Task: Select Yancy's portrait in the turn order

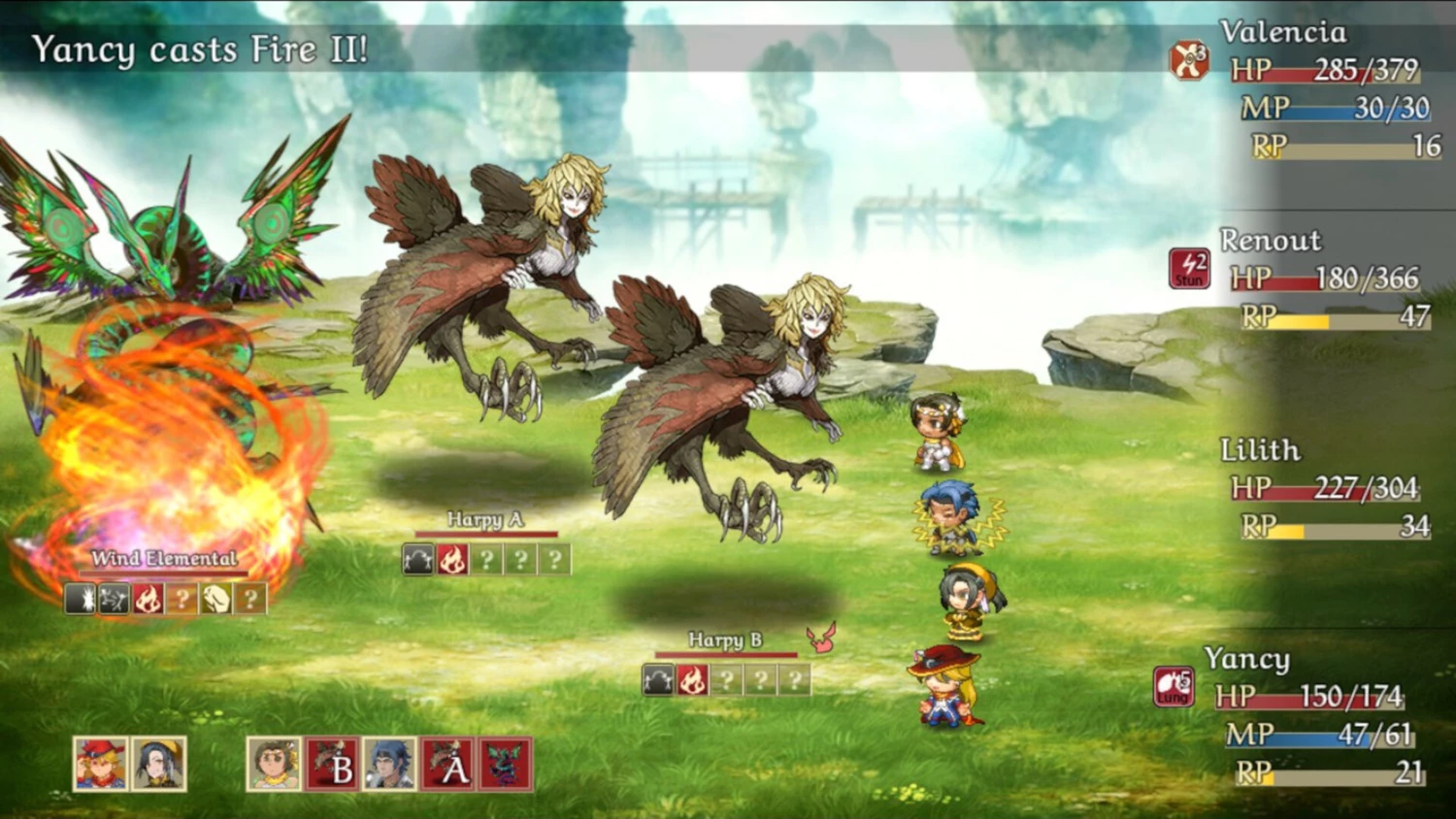Action: pos(100,763)
